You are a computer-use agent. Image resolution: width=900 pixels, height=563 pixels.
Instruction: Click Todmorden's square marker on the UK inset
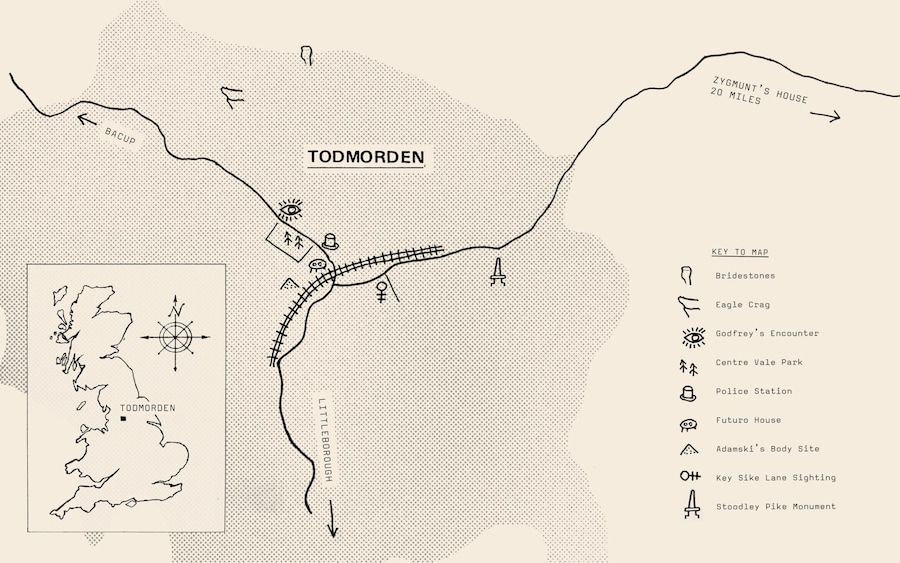(123, 419)
